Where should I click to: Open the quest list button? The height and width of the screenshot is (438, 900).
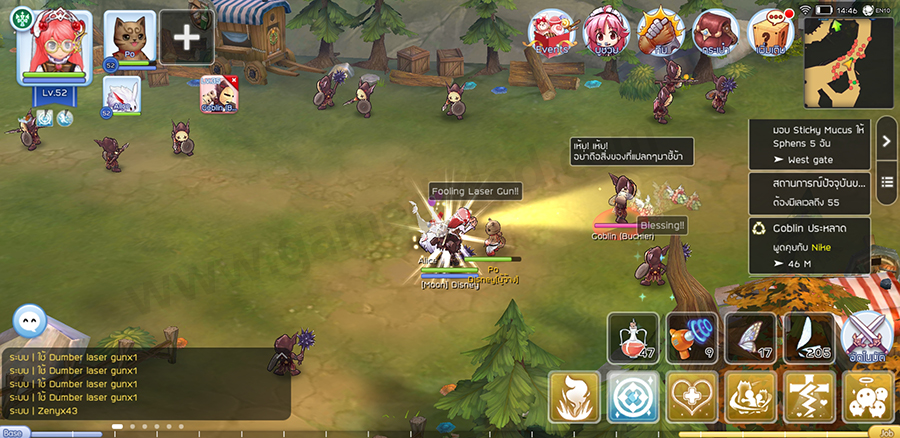(886, 183)
